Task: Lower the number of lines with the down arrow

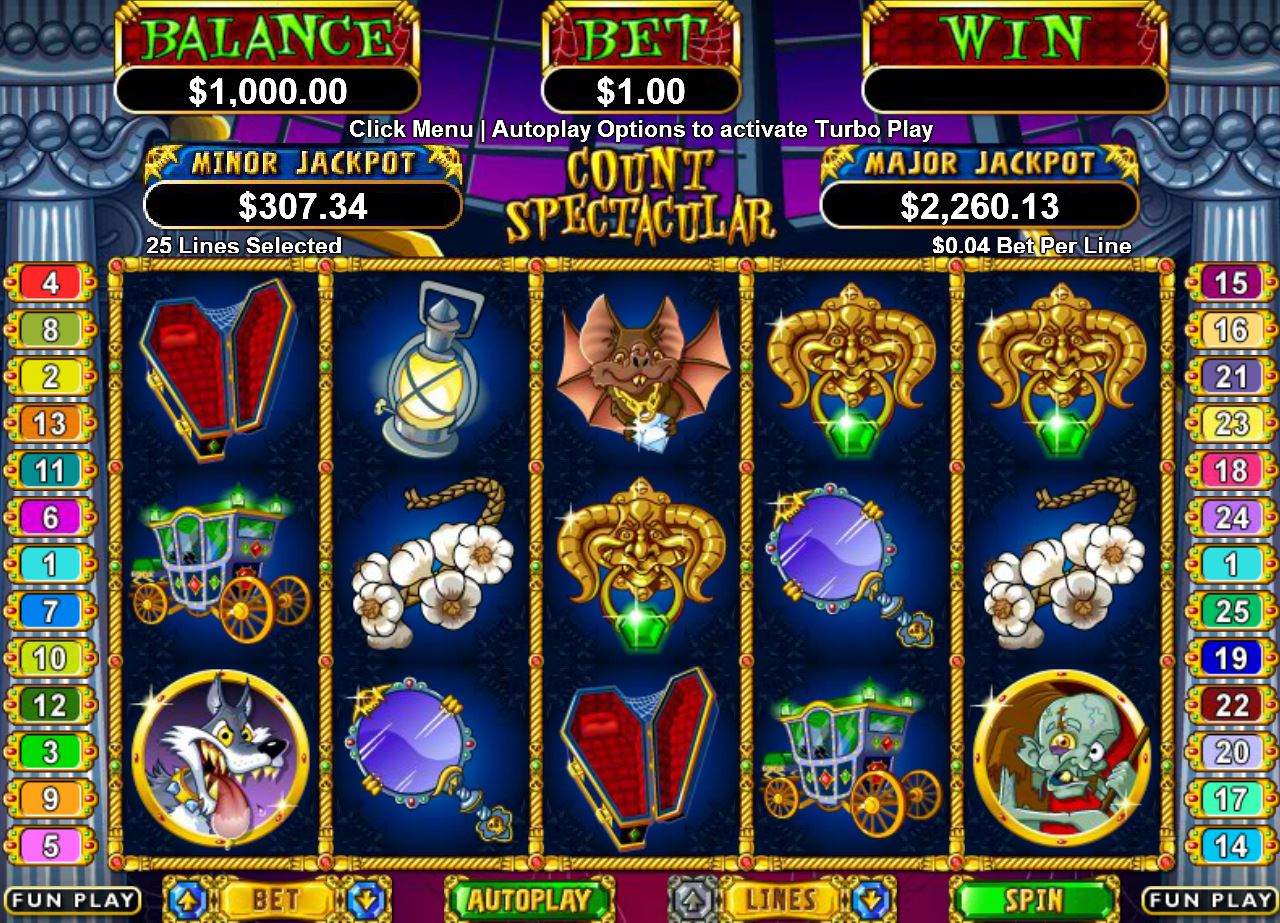Action: (871, 899)
